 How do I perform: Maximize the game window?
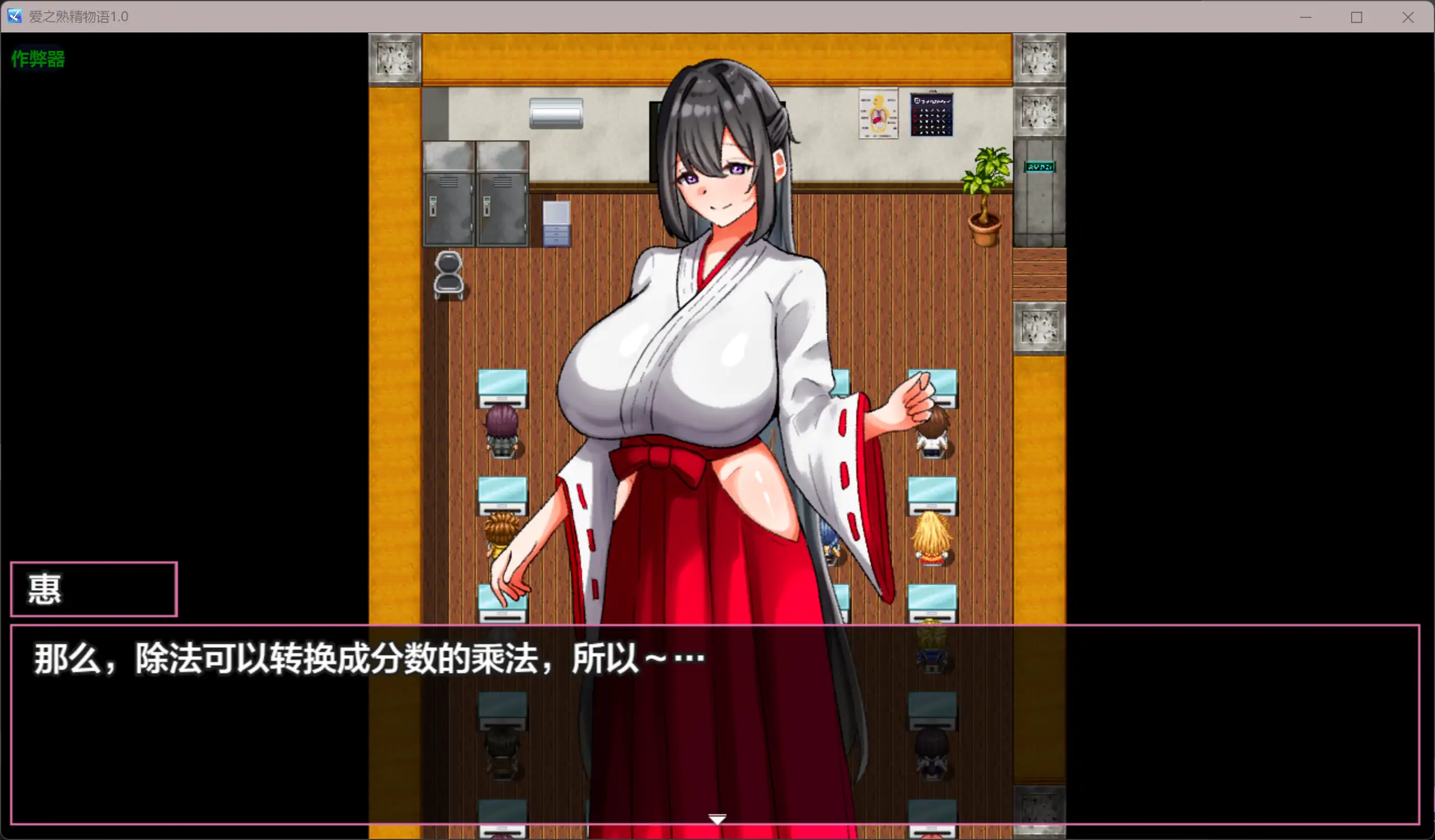(1357, 17)
